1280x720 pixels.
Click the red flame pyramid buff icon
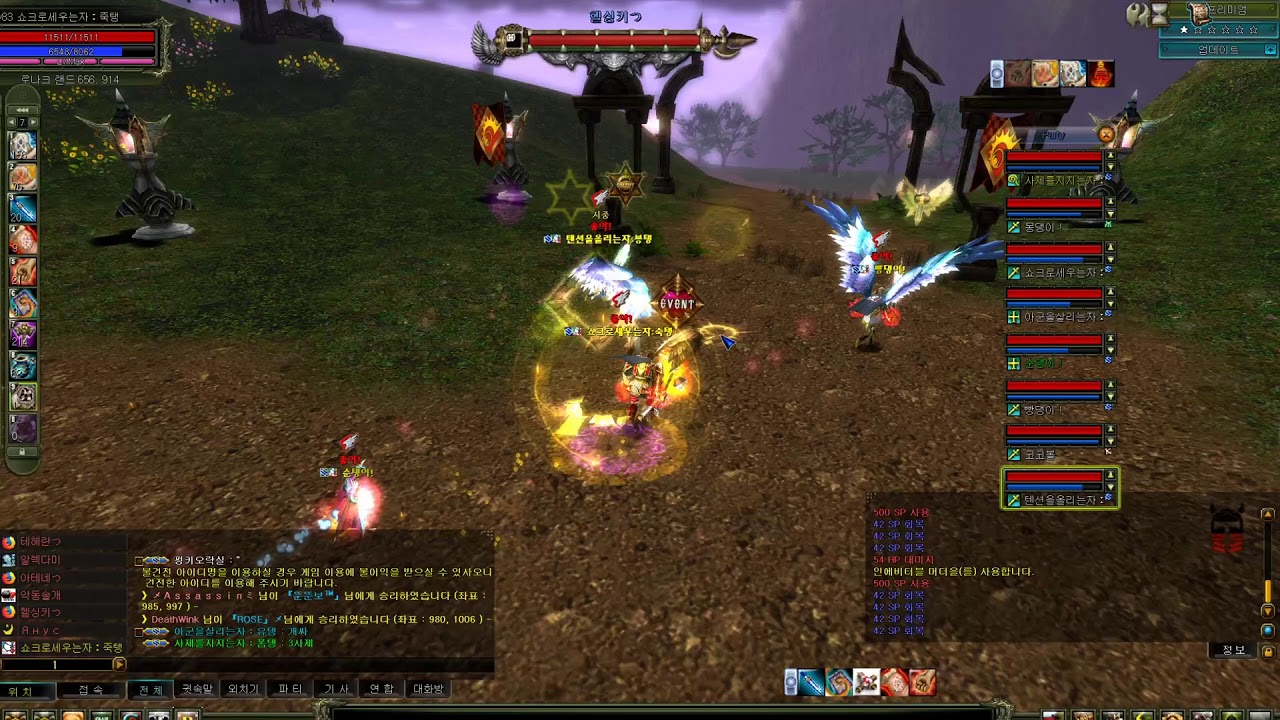click(1100, 74)
